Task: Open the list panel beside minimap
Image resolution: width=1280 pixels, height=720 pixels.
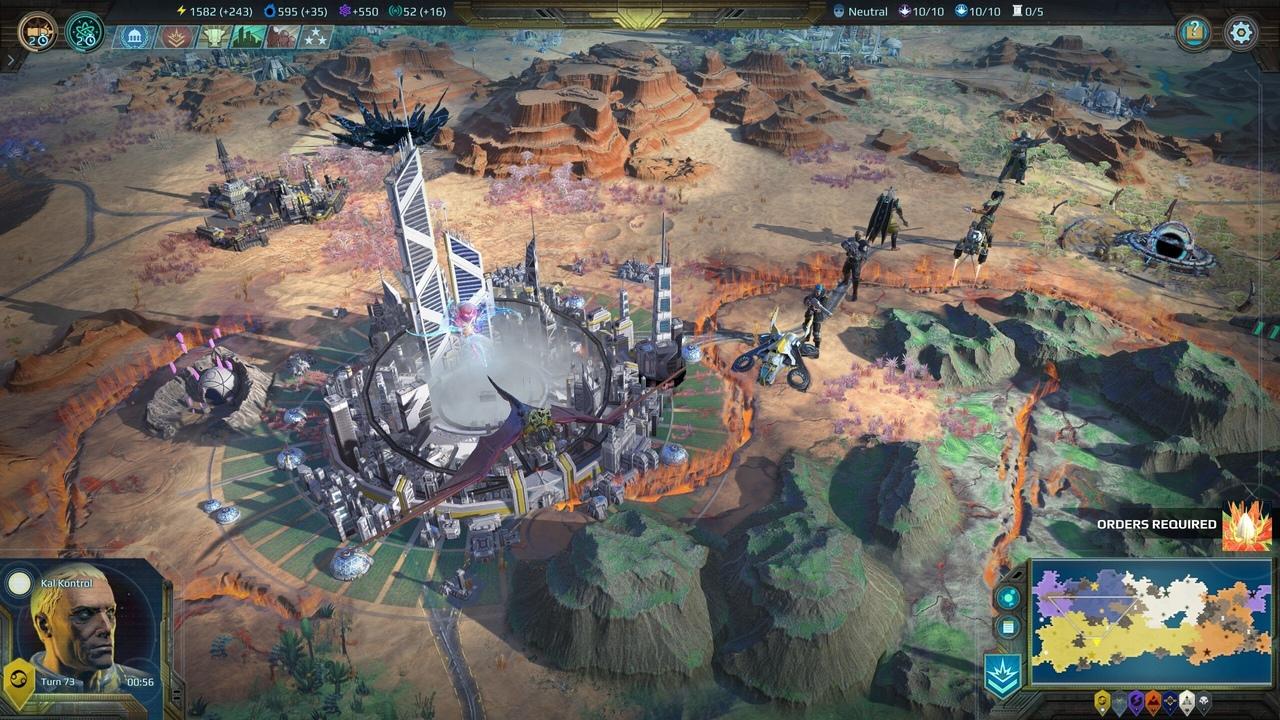Action: 1007,628
